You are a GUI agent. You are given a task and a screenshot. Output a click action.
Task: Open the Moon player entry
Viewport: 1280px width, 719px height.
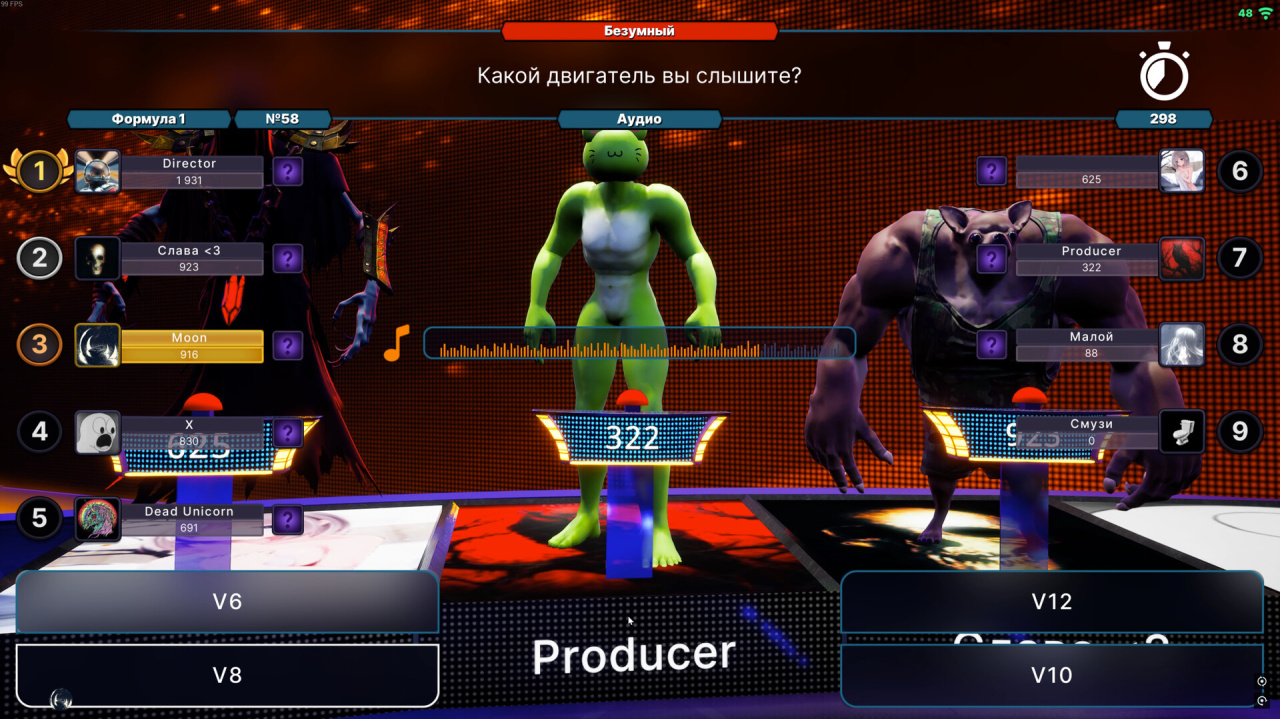pos(190,345)
